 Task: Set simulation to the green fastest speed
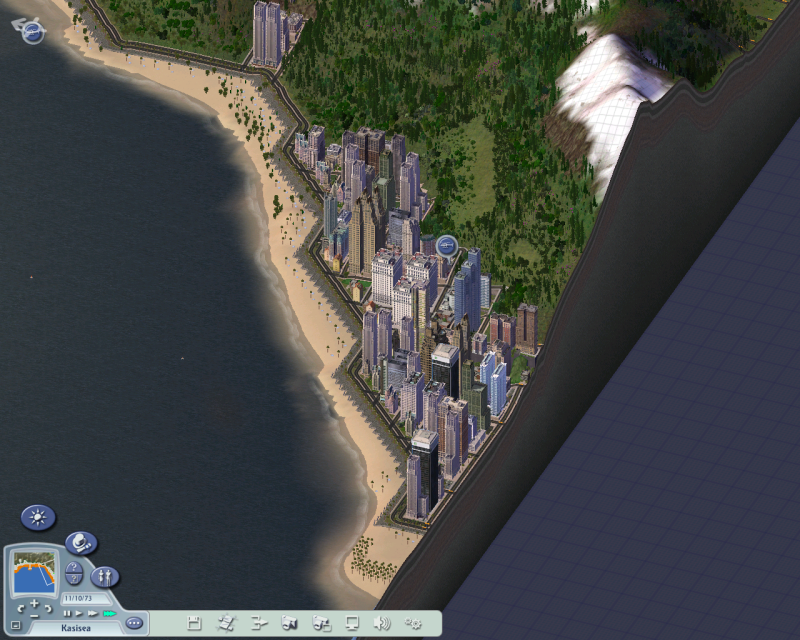[108, 613]
